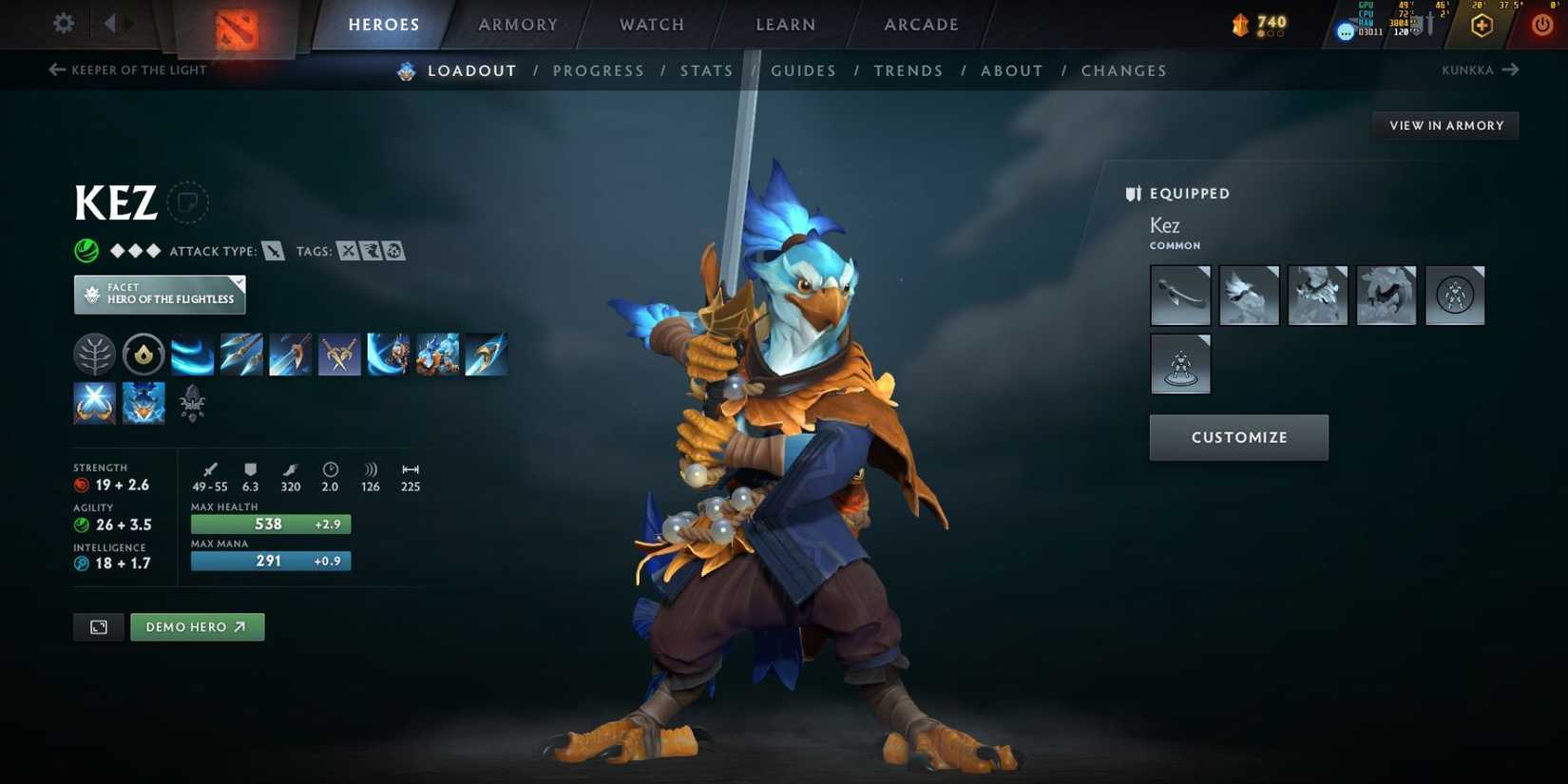This screenshot has height=784, width=1568.
Task: Click the expand portrait icon beside Demo Hero
Action: (x=98, y=626)
